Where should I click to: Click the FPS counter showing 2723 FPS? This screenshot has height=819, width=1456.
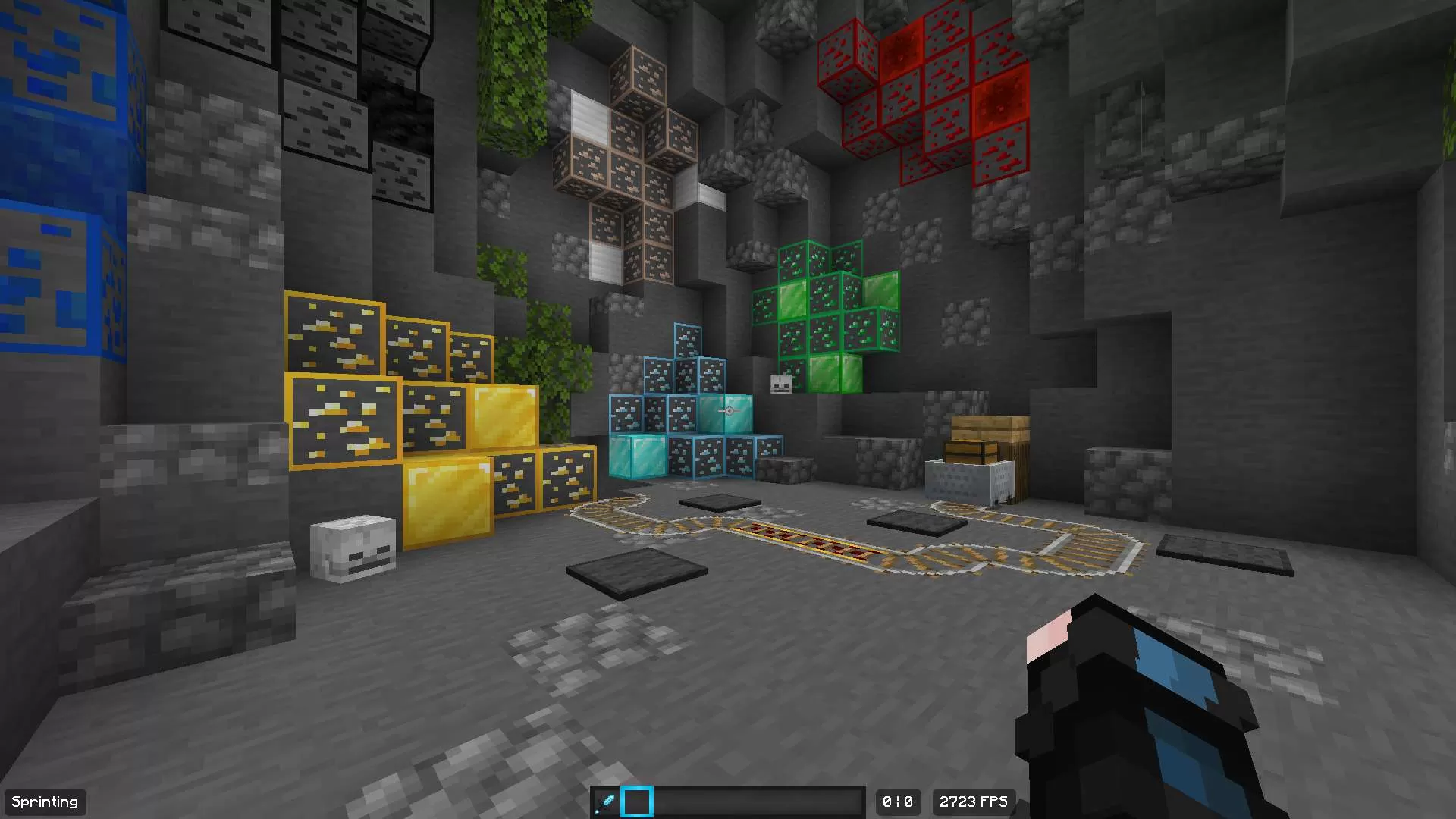[973, 802]
